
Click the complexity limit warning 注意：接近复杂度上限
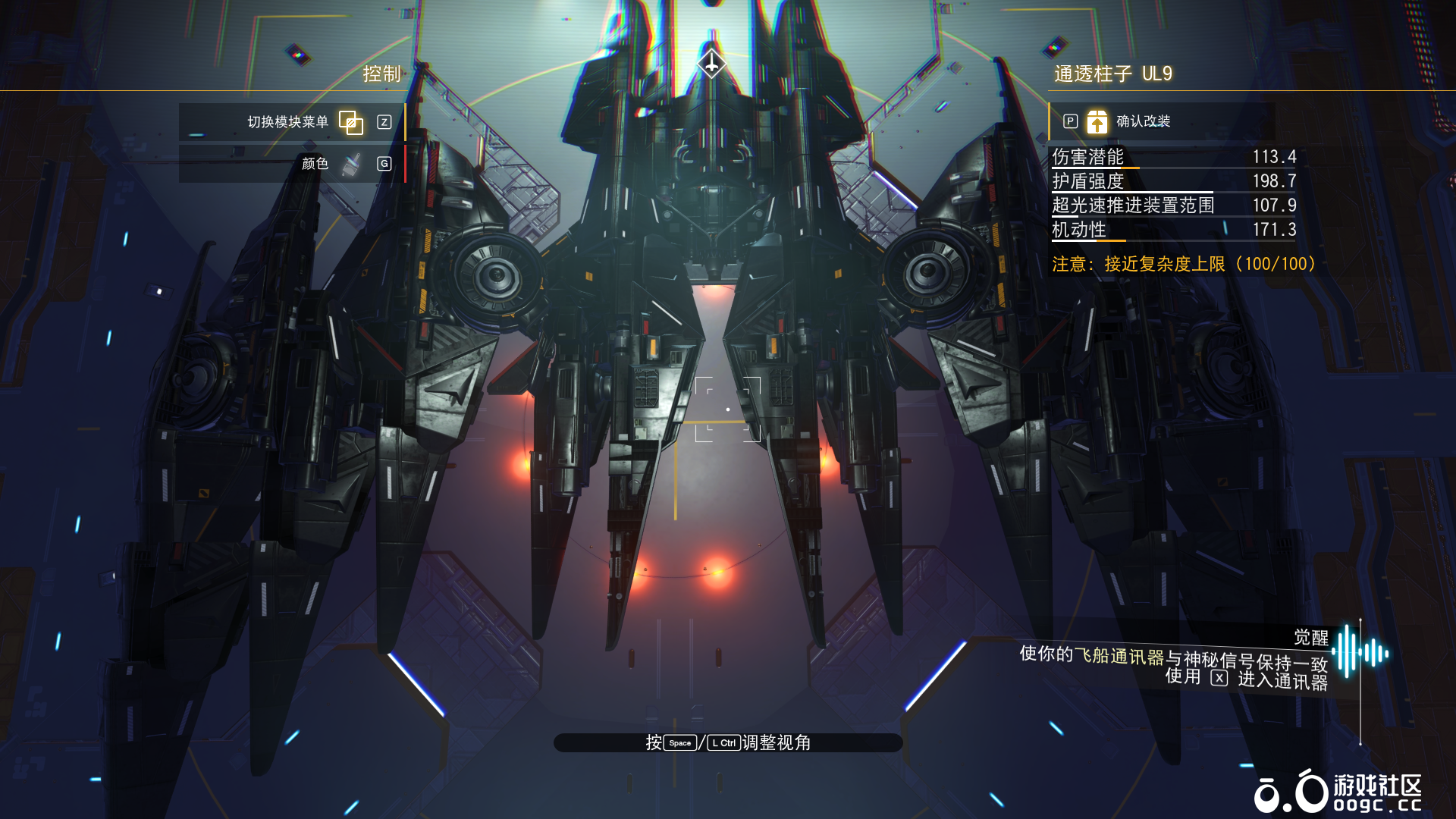point(1183,265)
